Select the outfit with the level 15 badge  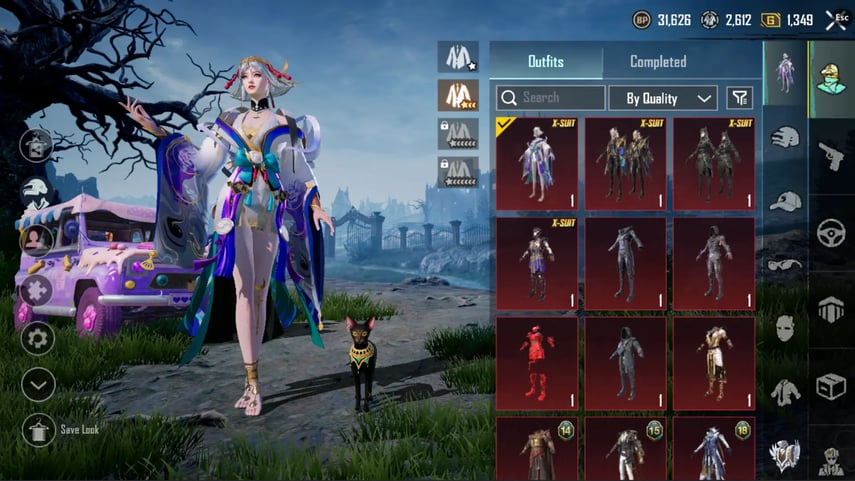(x=626, y=448)
